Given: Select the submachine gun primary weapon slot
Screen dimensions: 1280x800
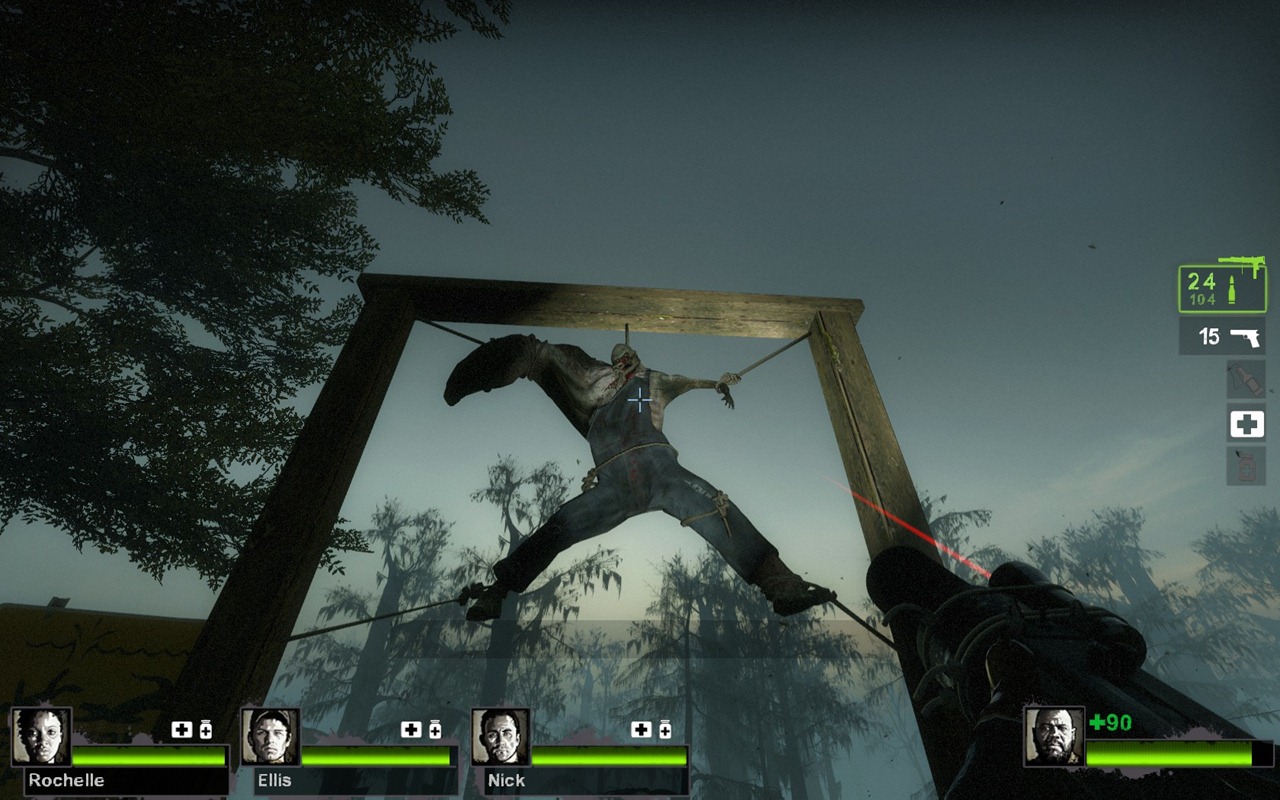Looking at the screenshot, I should (x=1221, y=289).
